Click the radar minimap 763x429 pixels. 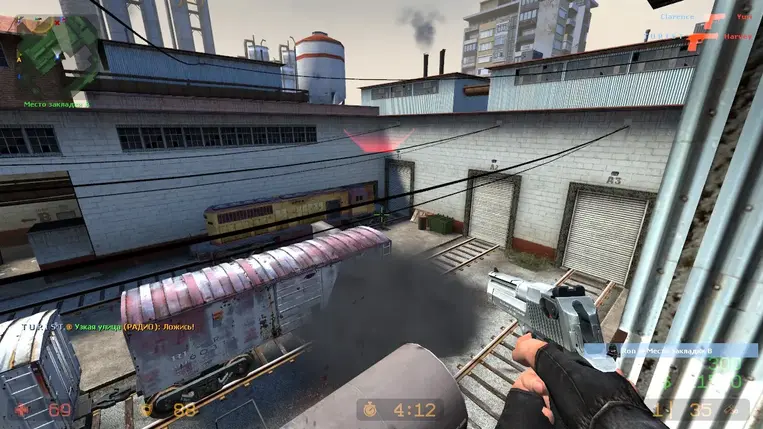52,52
